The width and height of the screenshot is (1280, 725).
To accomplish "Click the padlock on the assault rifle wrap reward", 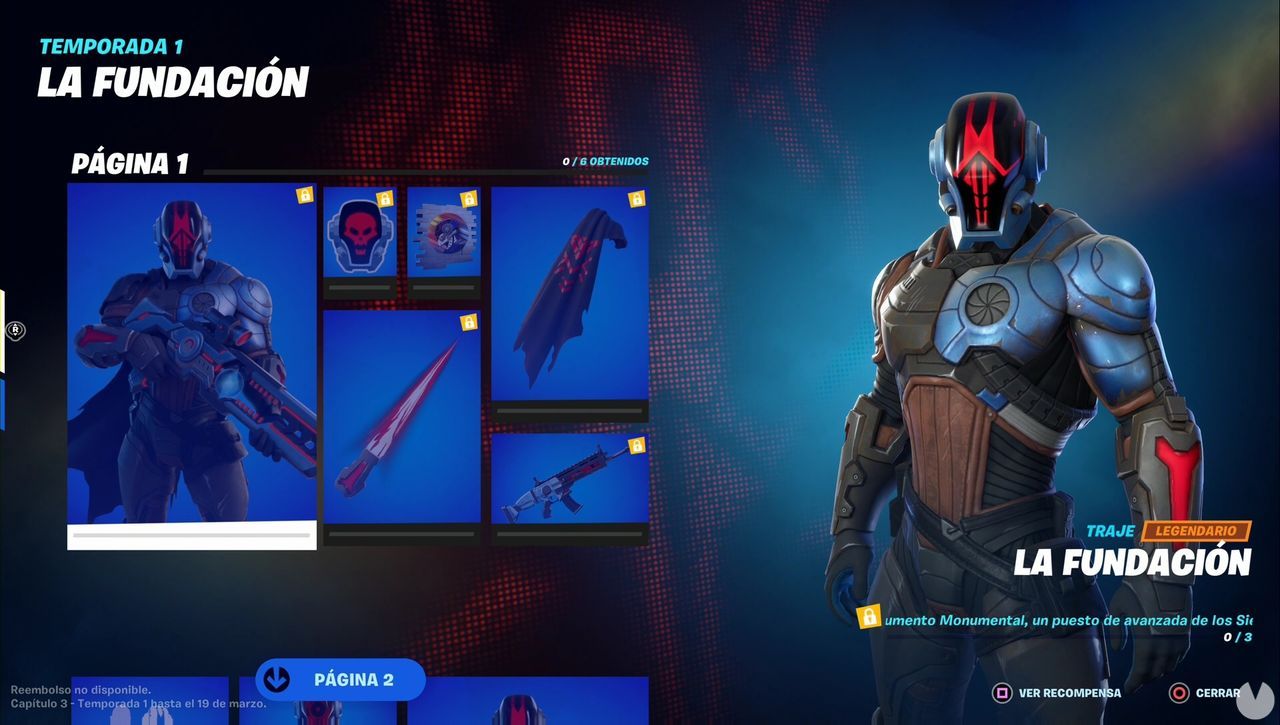I will point(636,444).
